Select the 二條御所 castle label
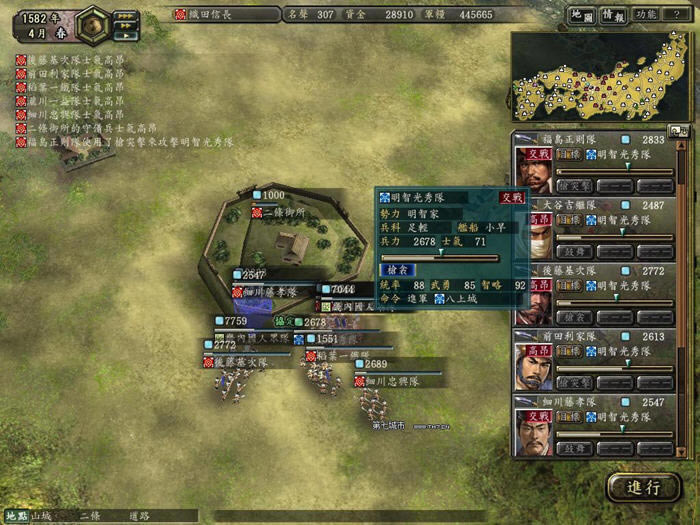Screen dimensions: 700x525 285,213
